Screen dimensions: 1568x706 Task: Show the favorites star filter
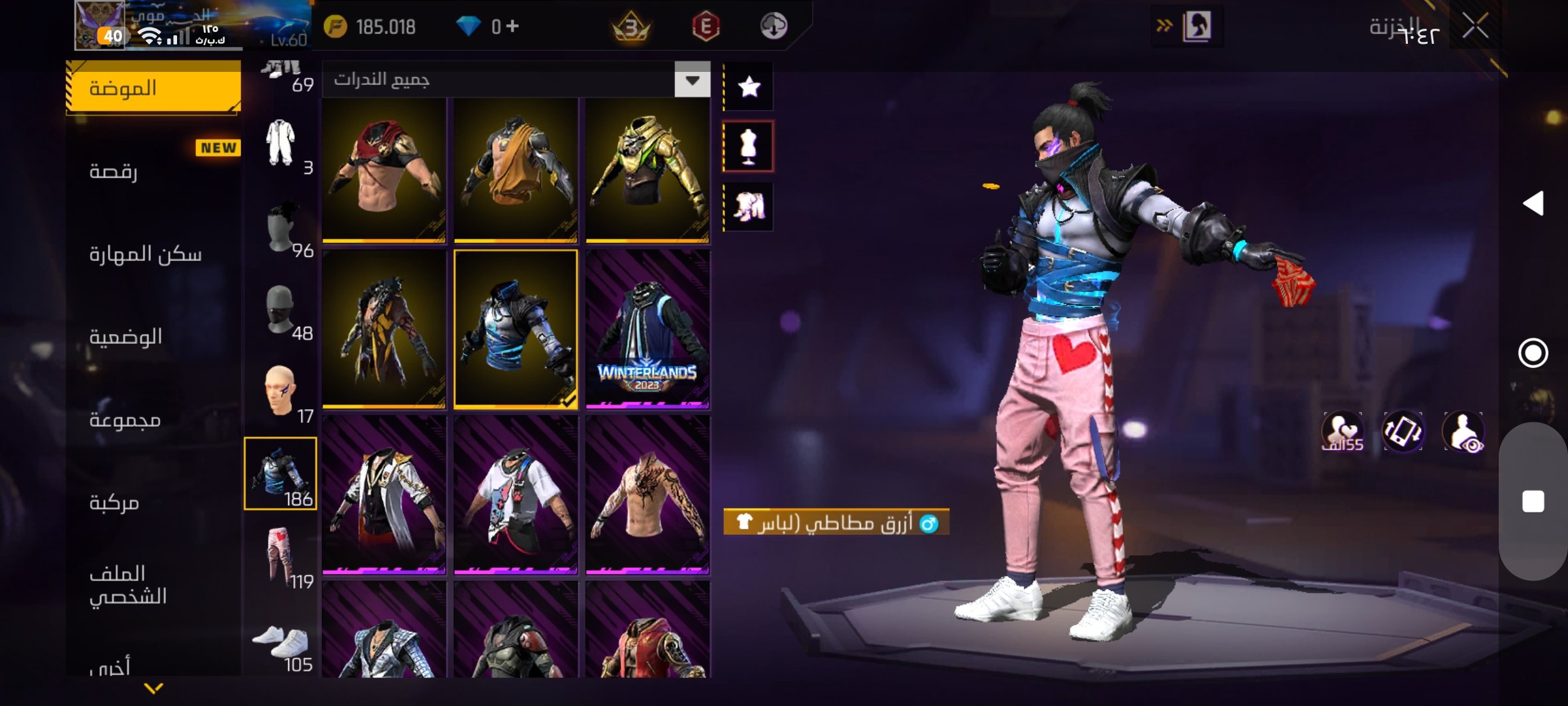(x=749, y=87)
